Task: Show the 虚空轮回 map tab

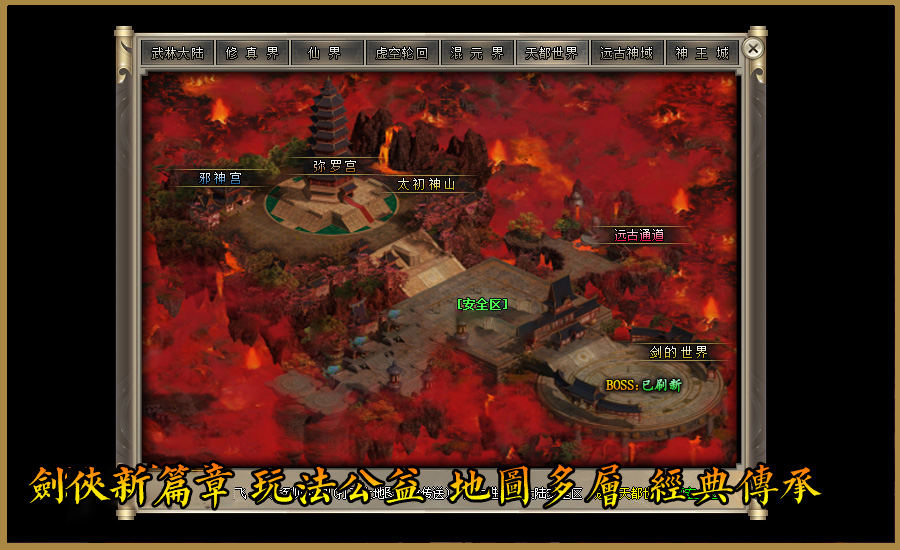Action: tap(402, 53)
